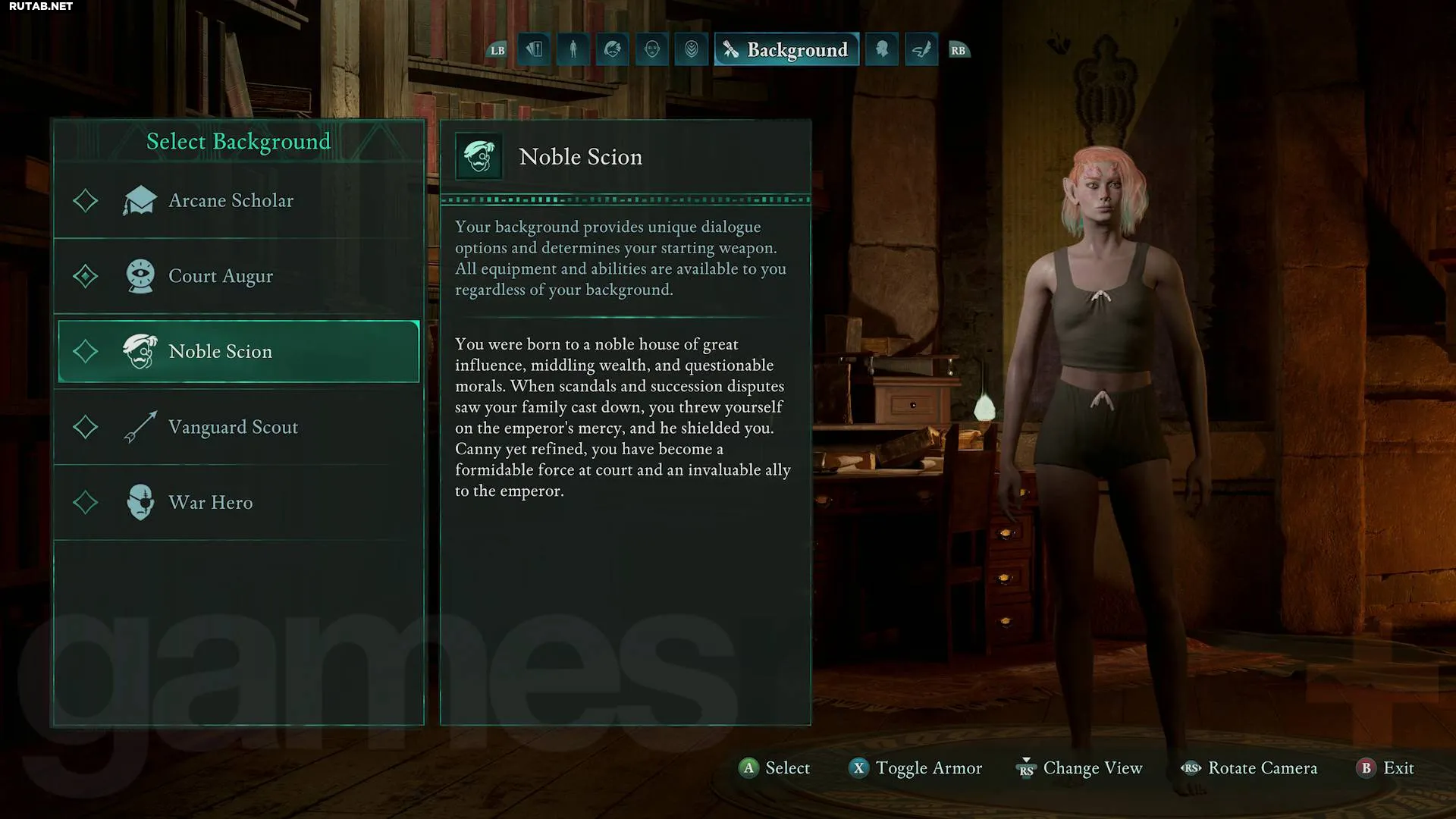Viewport: 1456px width, 819px height.
Task: Open the hair styling tab
Action: click(613, 50)
